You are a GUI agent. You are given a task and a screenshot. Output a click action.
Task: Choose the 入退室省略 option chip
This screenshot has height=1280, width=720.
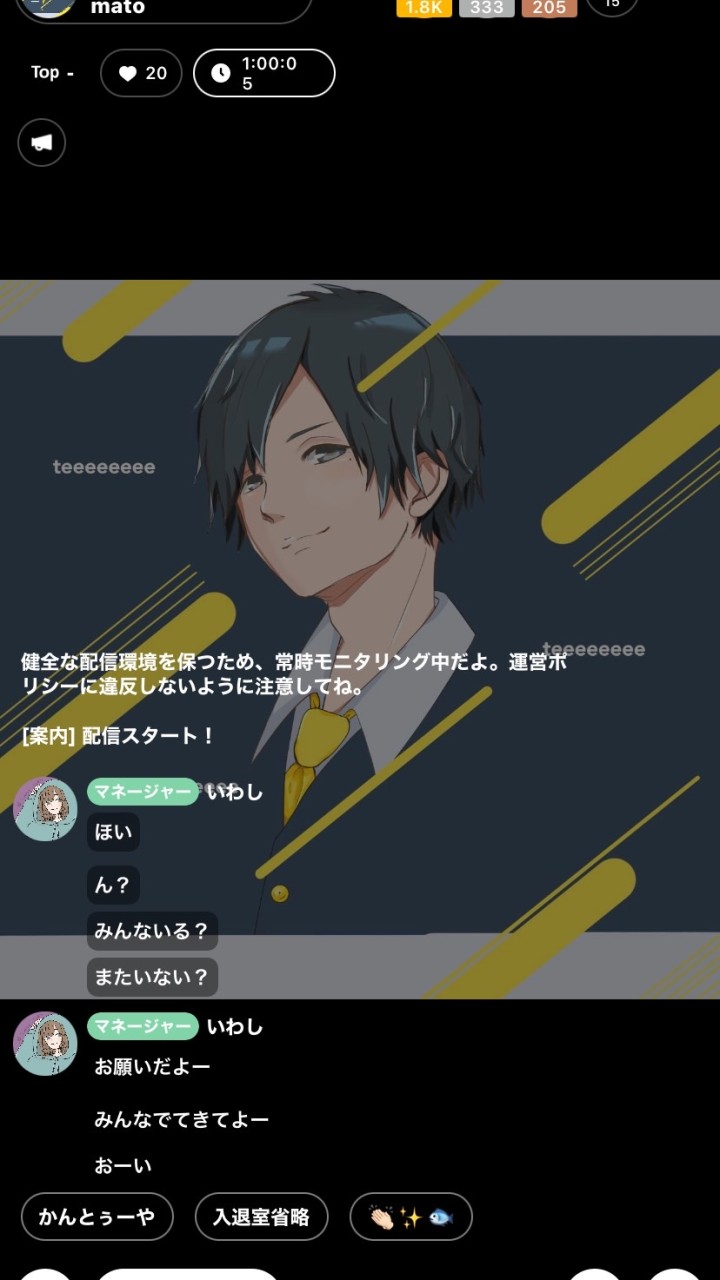pos(261,1217)
